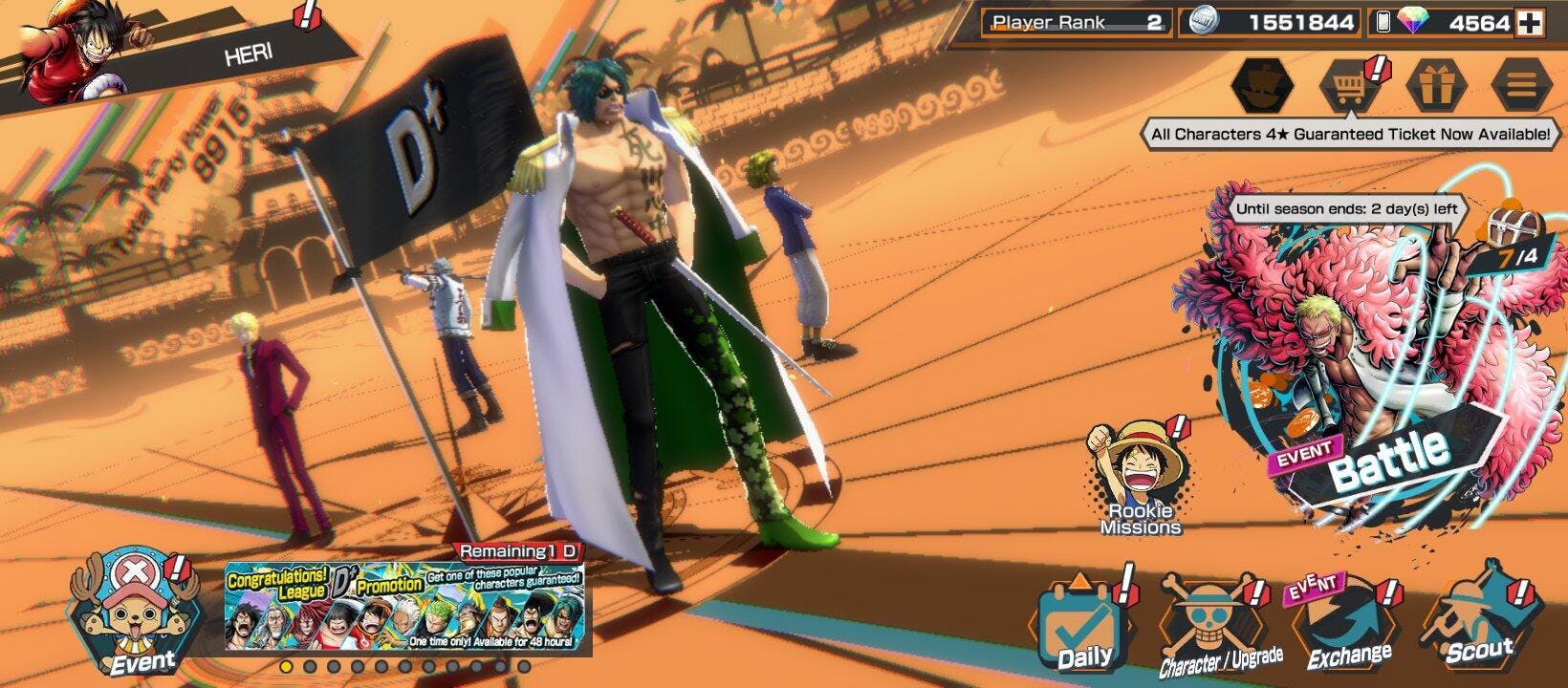Screen dimensions: 1568x688
Task: Read the 4★ Guaranteed Ticket notice
Action: (1350, 135)
